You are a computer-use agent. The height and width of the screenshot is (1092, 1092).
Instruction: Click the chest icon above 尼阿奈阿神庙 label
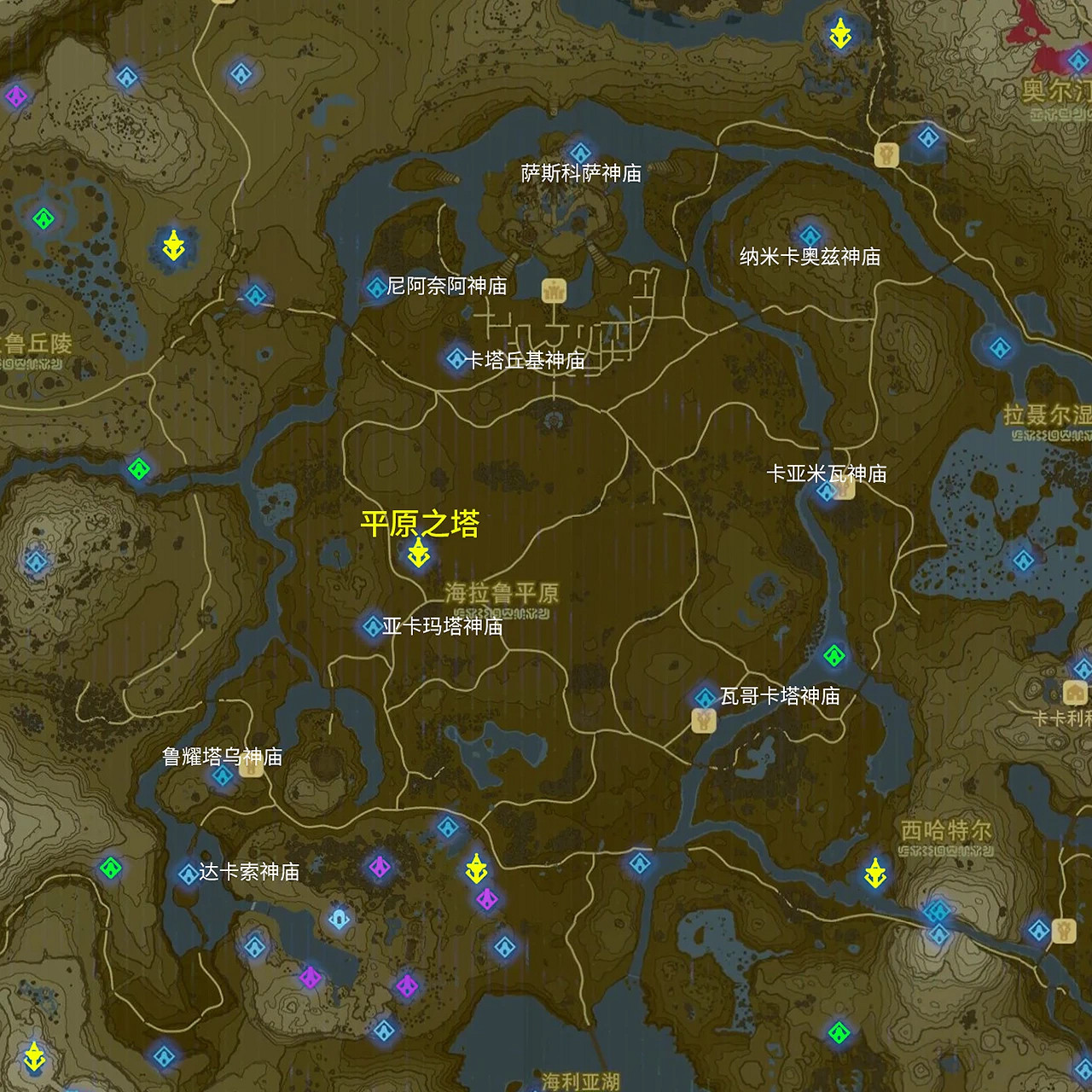click(552, 290)
